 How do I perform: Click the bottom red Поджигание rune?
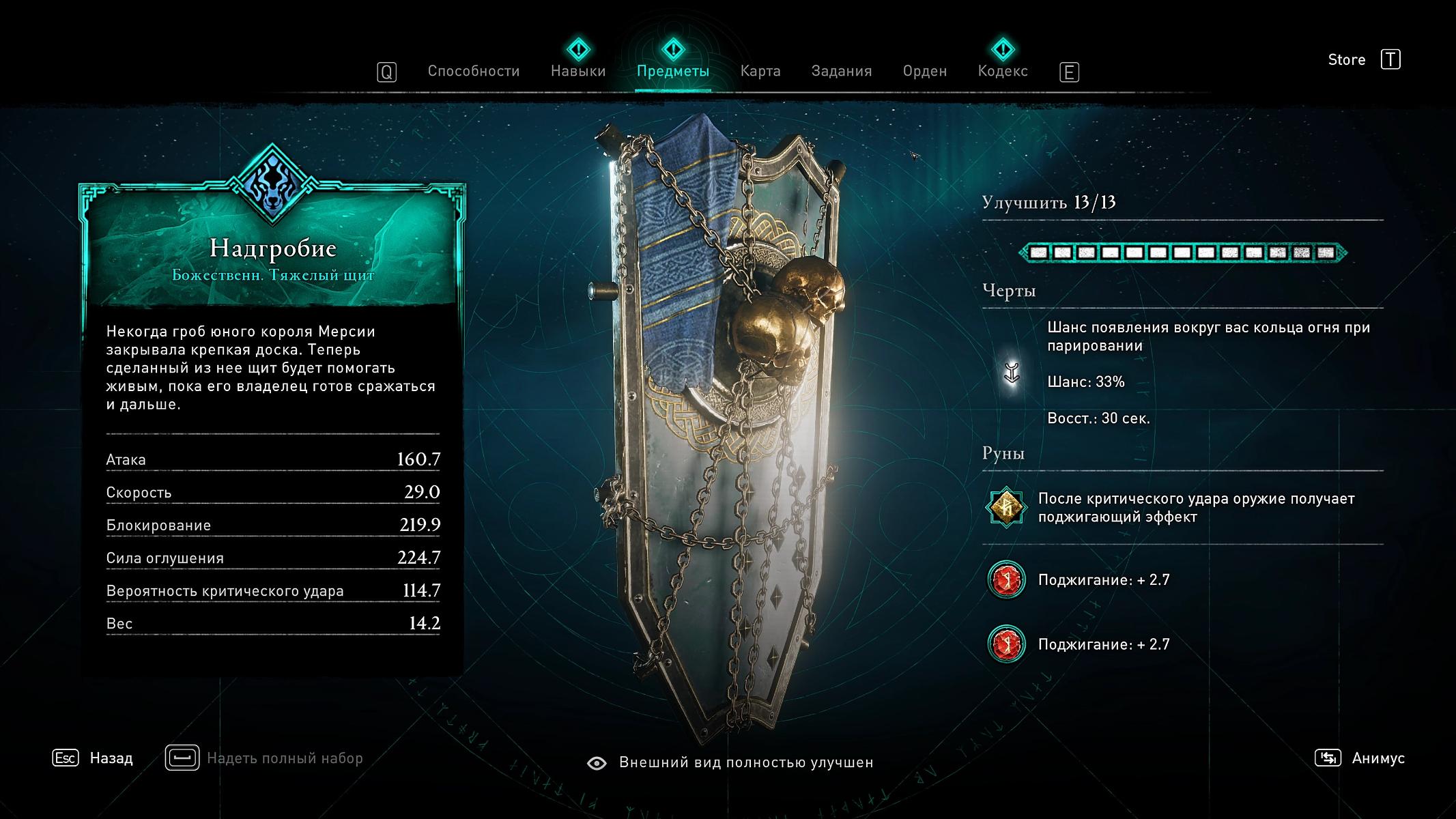pos(1006,644)
